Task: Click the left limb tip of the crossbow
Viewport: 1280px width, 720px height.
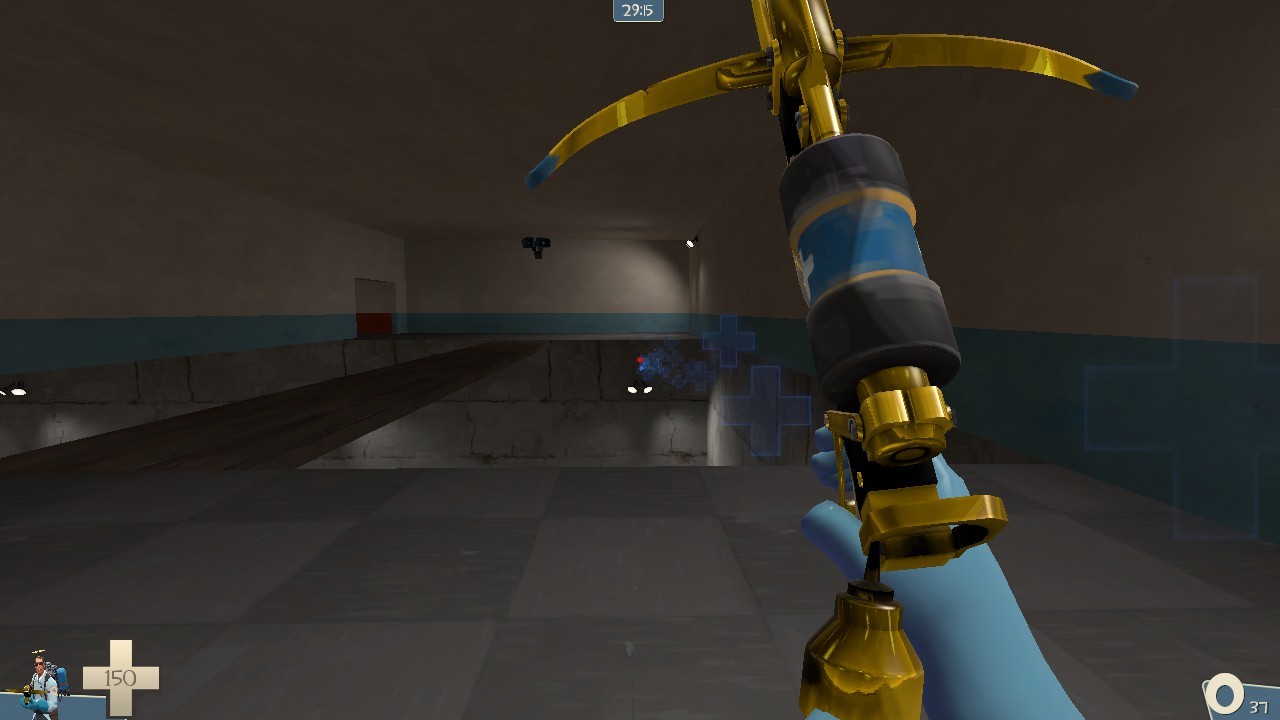Action: point(537,170)
